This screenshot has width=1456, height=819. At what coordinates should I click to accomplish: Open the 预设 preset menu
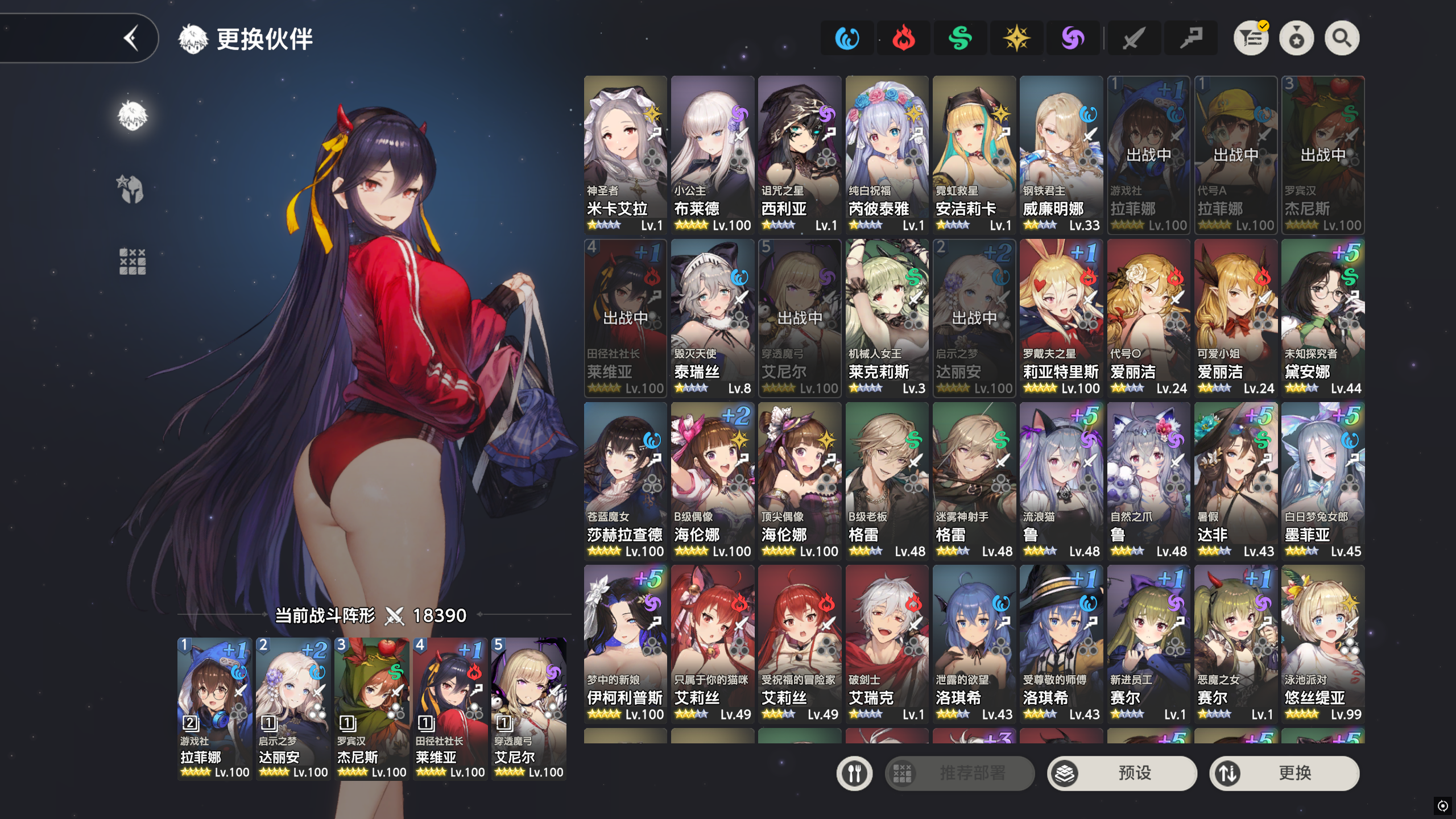[x=1122, y=773]
